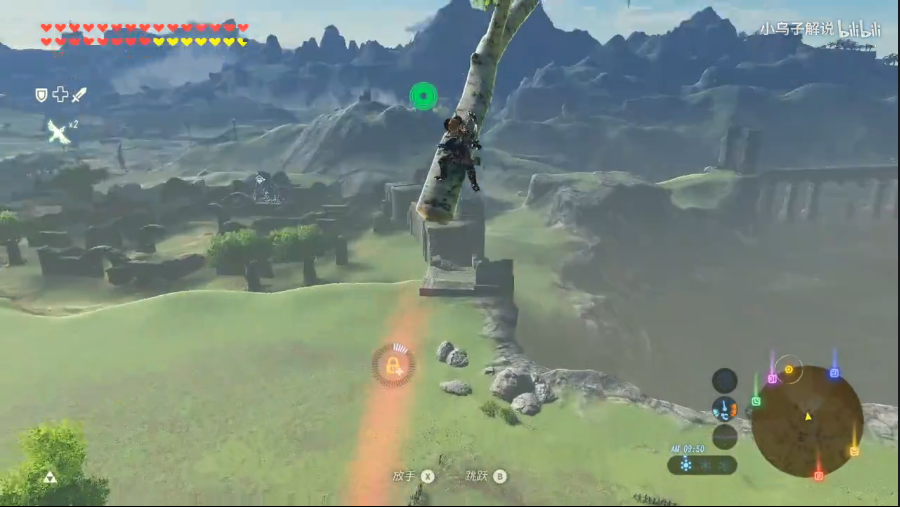Click the green marker on the minimap
This screenshot has height=507, width=900.
(x=756, y=401)
